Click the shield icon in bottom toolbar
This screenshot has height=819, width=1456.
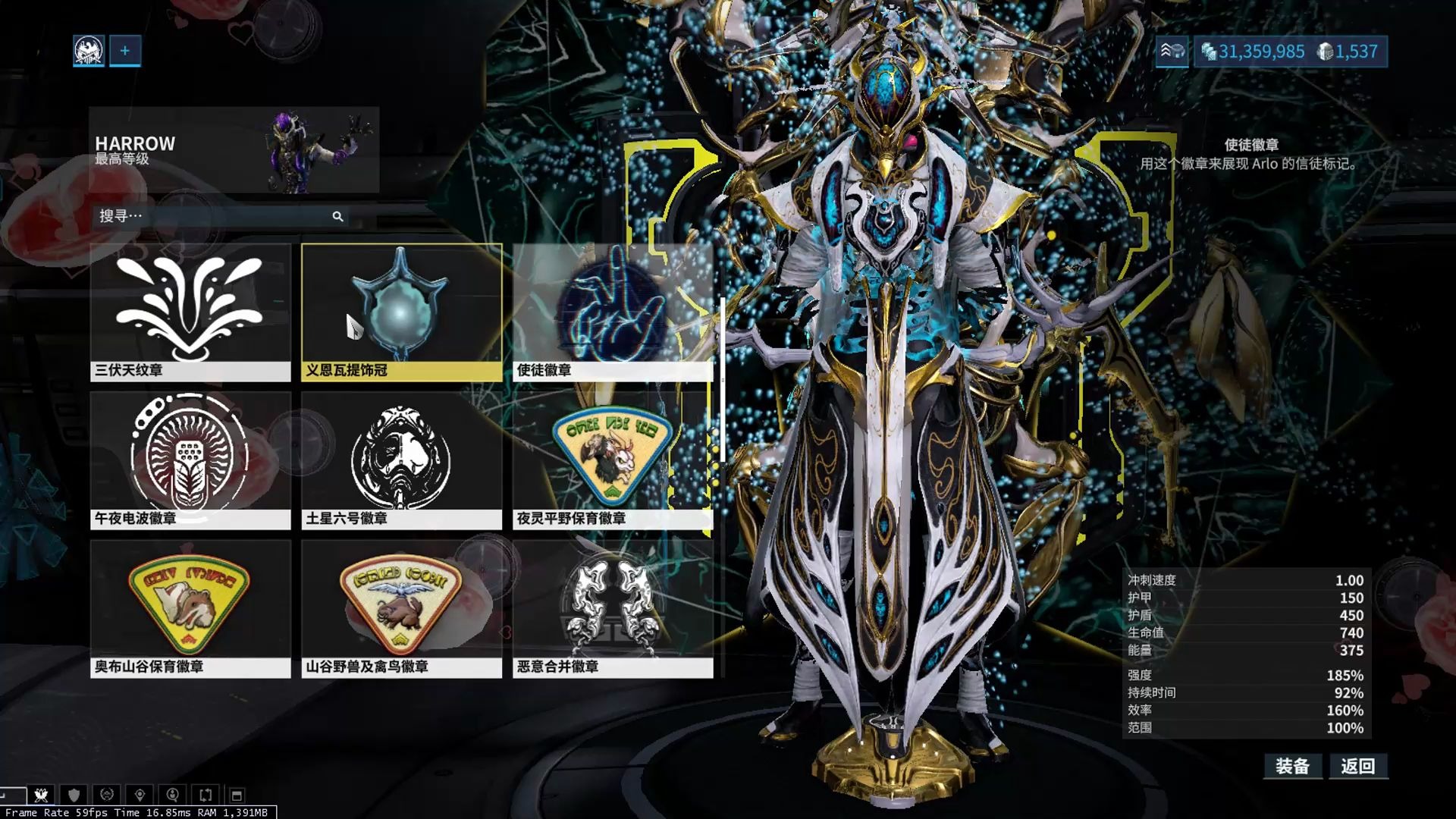74,795
